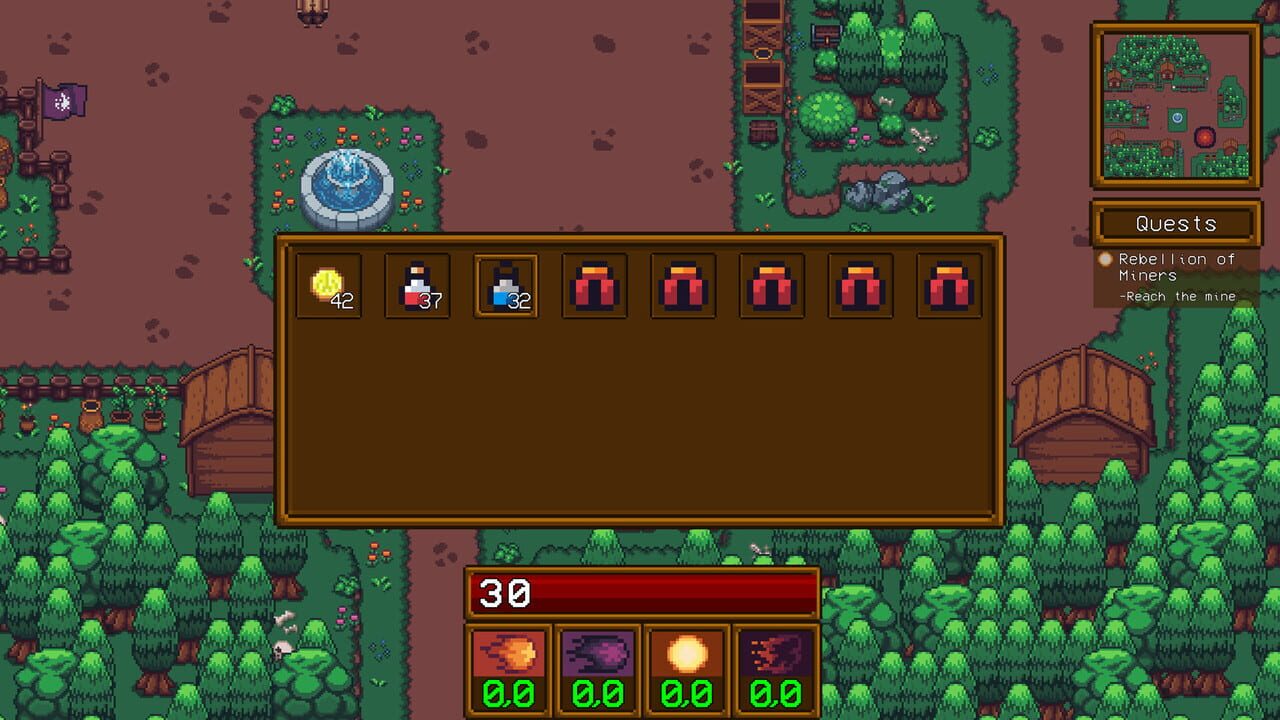
Task: Select the last red bag in the inventory row
Action: (x=949, y=285)
